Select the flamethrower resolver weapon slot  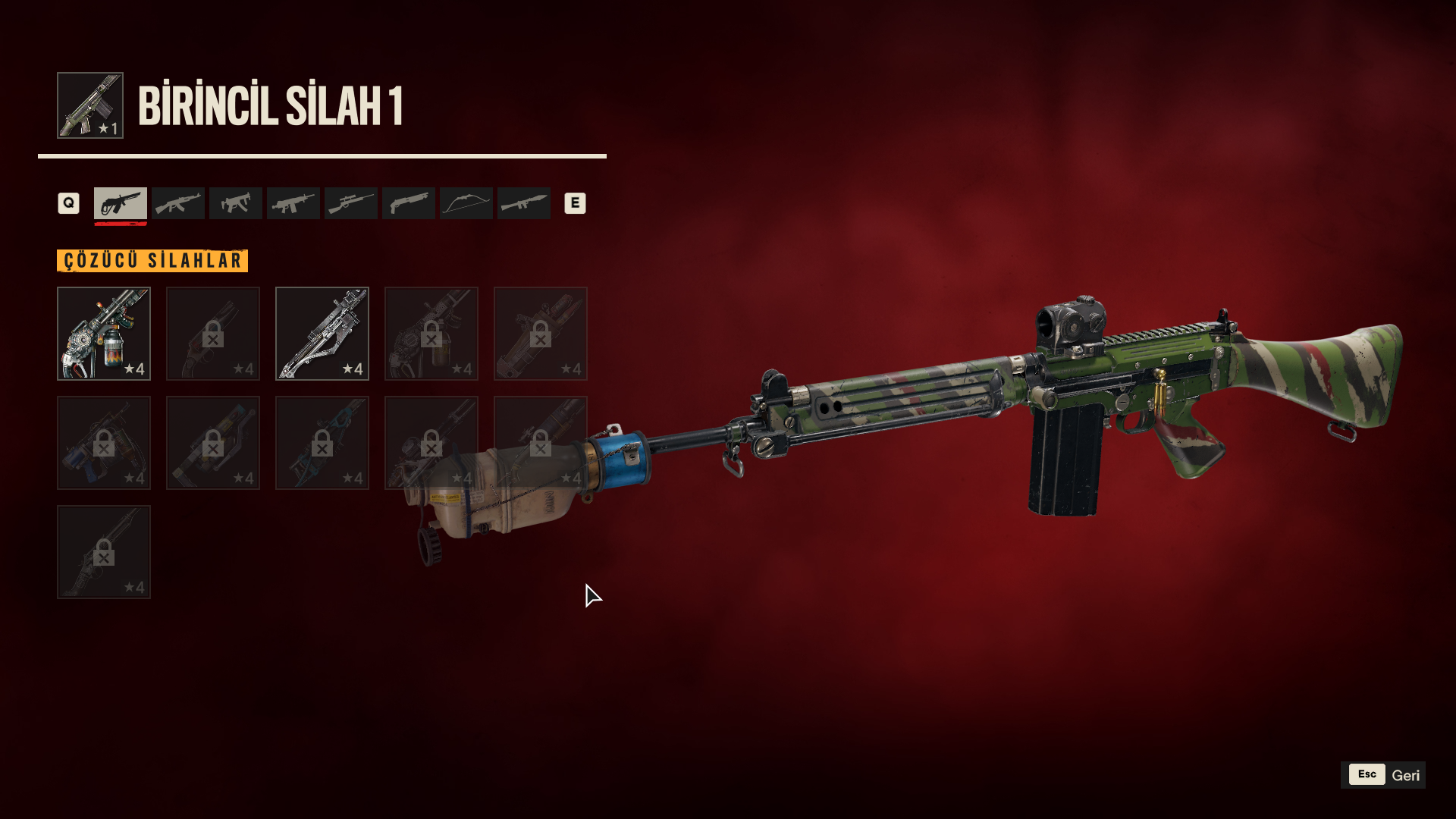pyautogui.click(x=104, y=334)
